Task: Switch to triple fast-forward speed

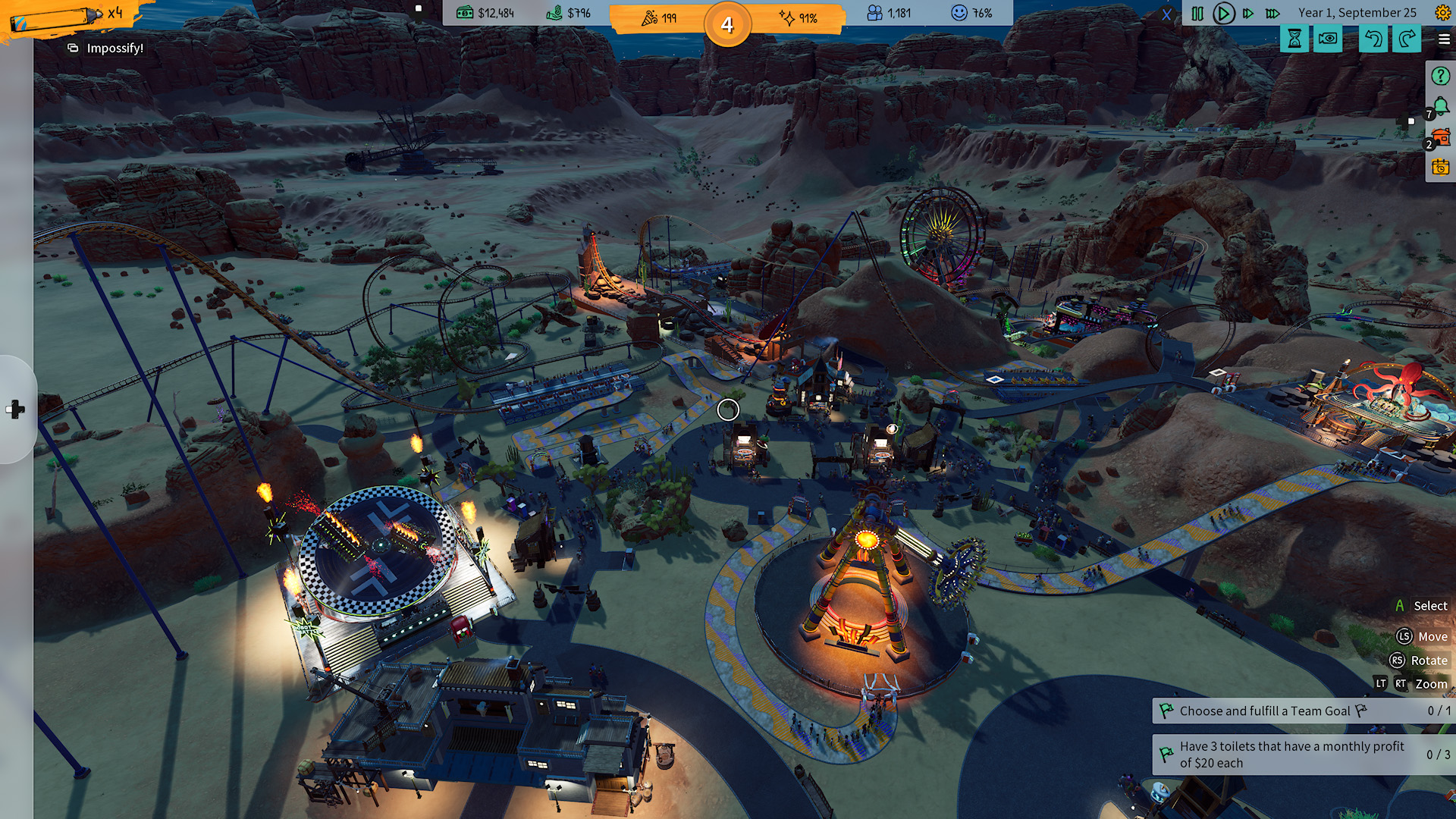Action: [1273, 14]
